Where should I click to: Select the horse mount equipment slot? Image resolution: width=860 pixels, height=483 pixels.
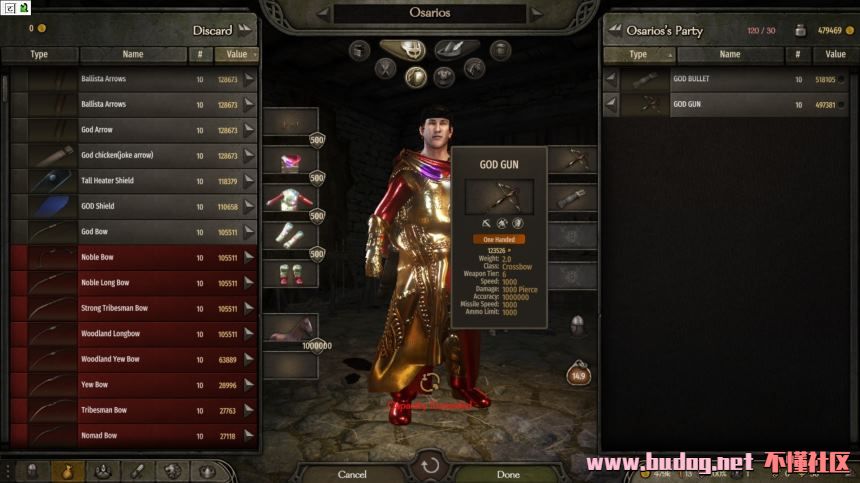click(x=291, y=328)
